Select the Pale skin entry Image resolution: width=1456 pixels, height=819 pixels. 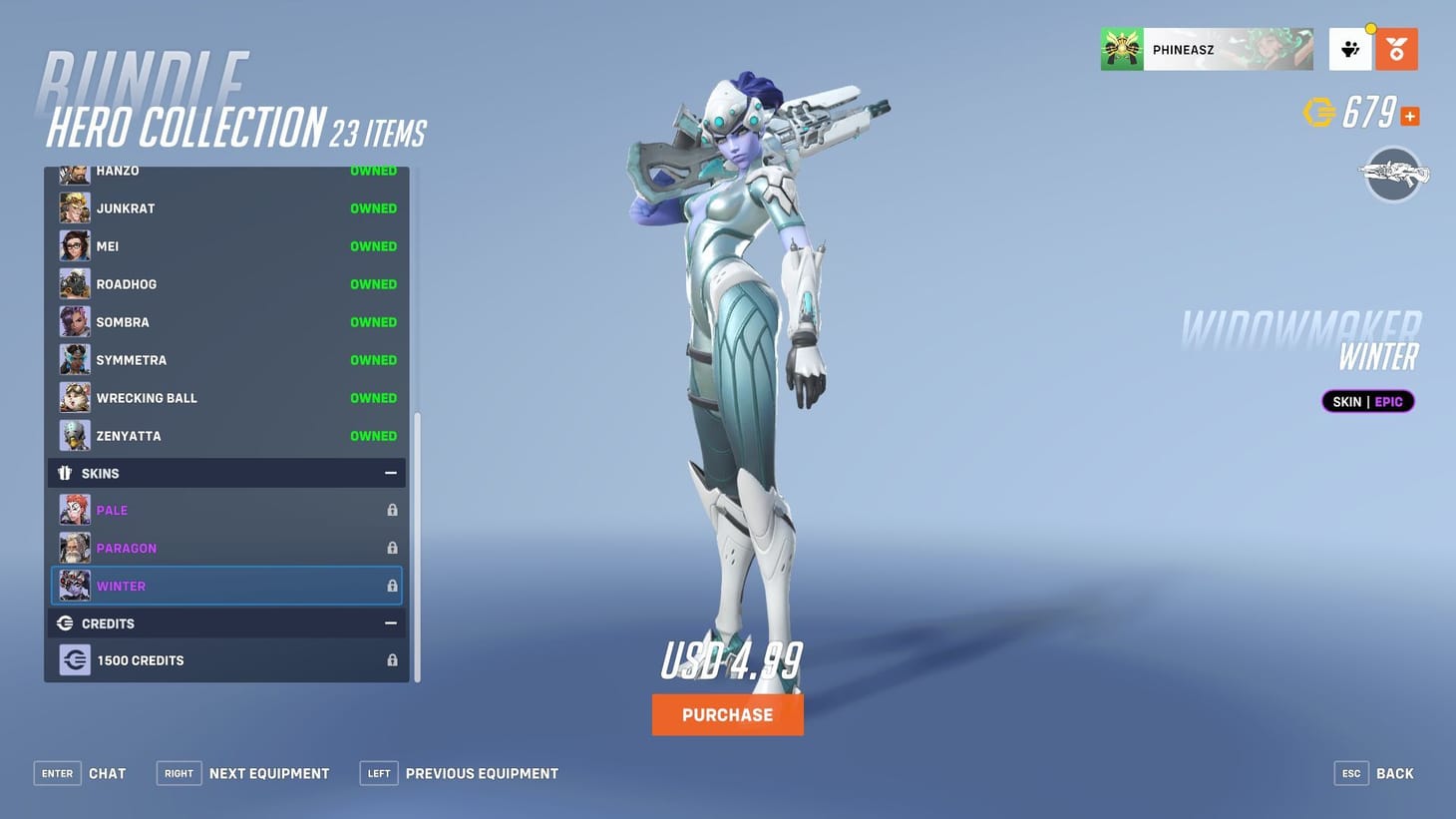[x=150, y=510]
